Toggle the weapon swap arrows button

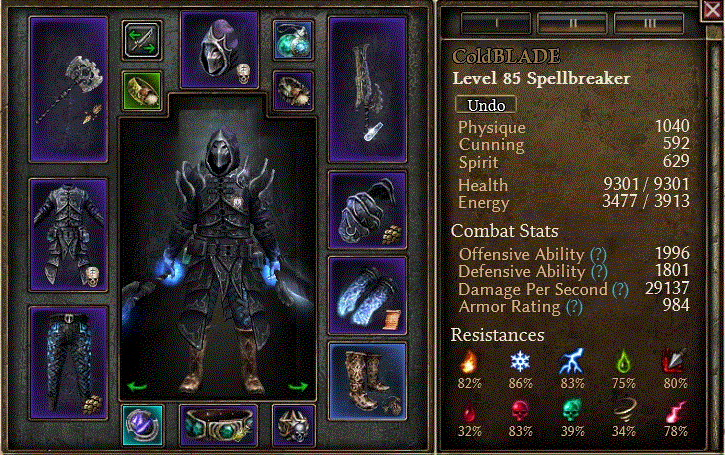[141, 40]
